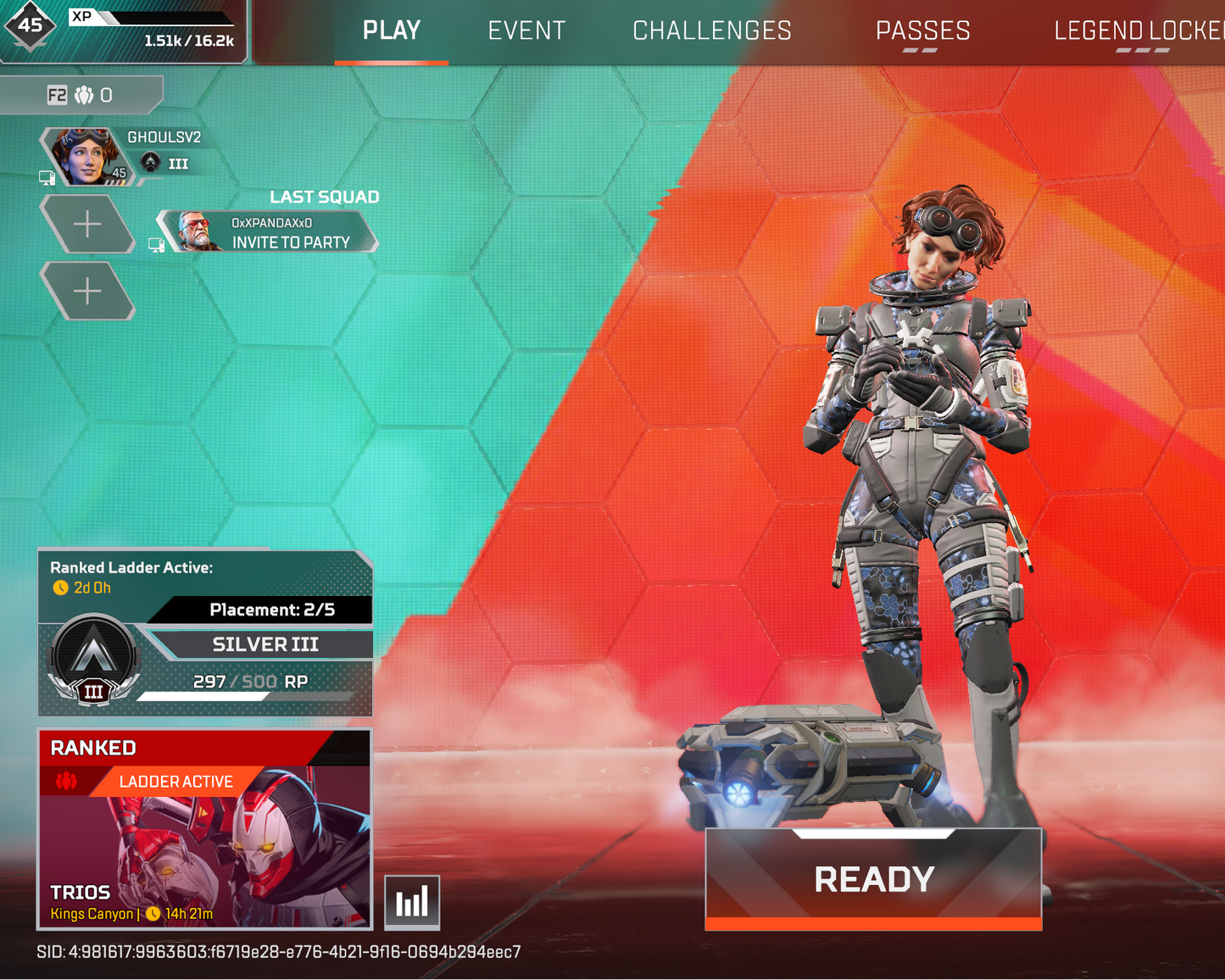
Task: Click GHOULSV2's avatar portrait
Action: tap(87, 156)
